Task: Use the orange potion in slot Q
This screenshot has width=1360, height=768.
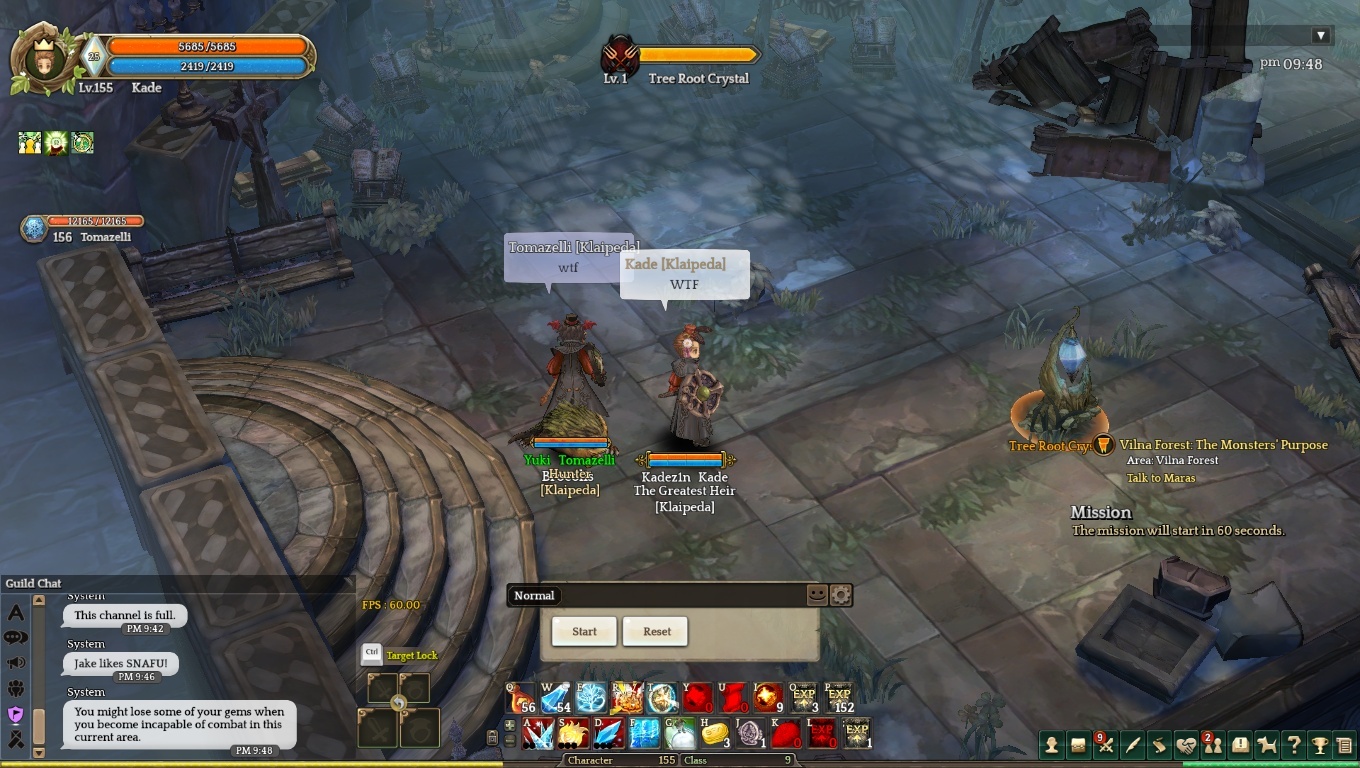Action: pyautogui.click(x=522, y=697)
